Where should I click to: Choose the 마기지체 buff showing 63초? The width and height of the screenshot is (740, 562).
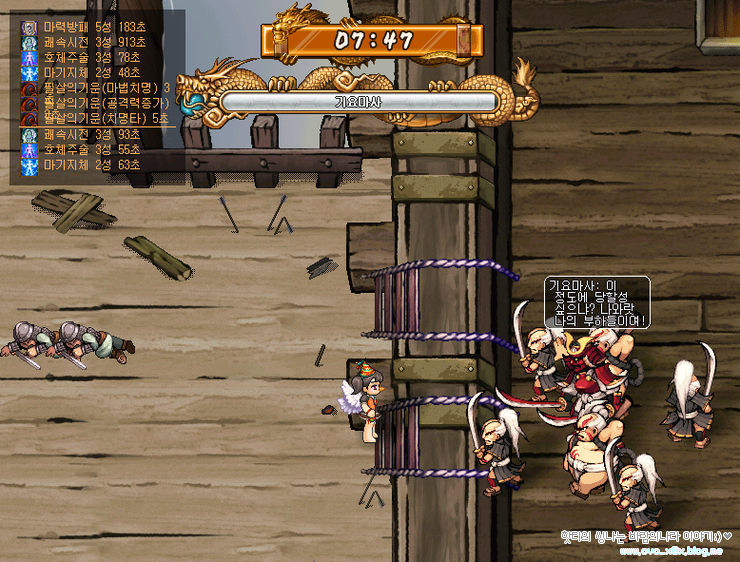29,164
